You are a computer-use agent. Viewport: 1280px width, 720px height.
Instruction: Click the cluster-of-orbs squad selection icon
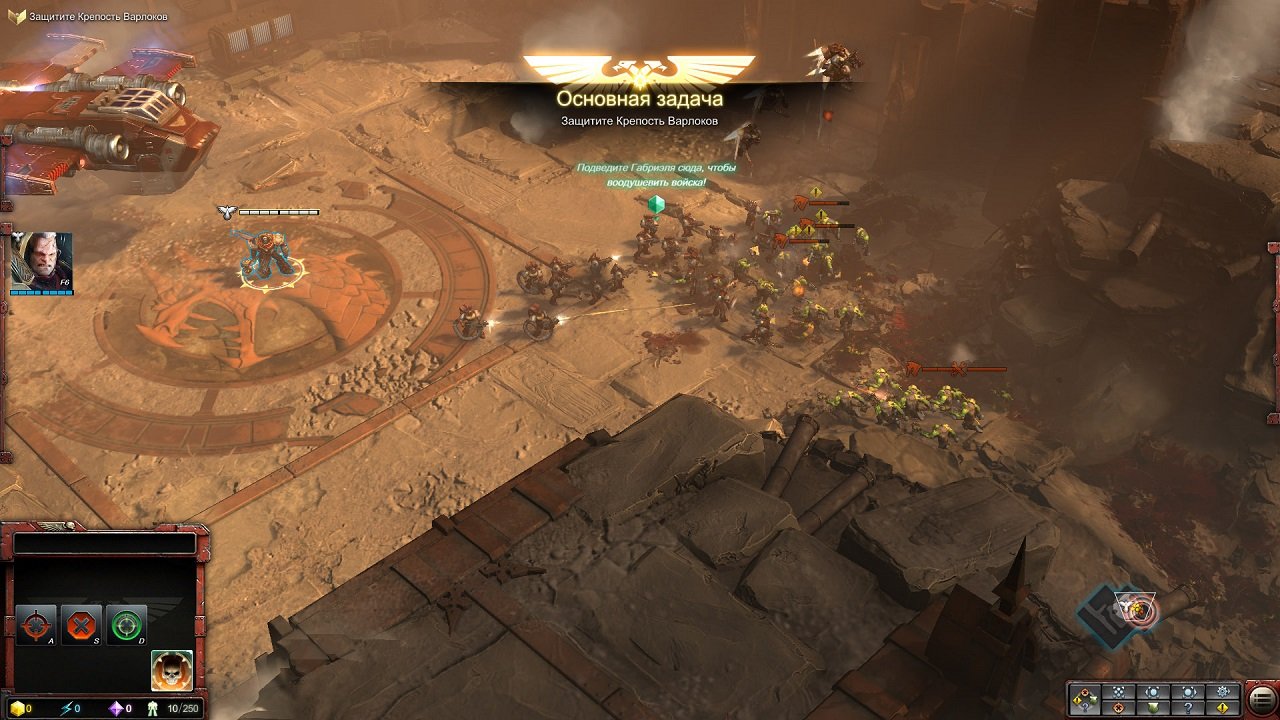point(1119,691)
